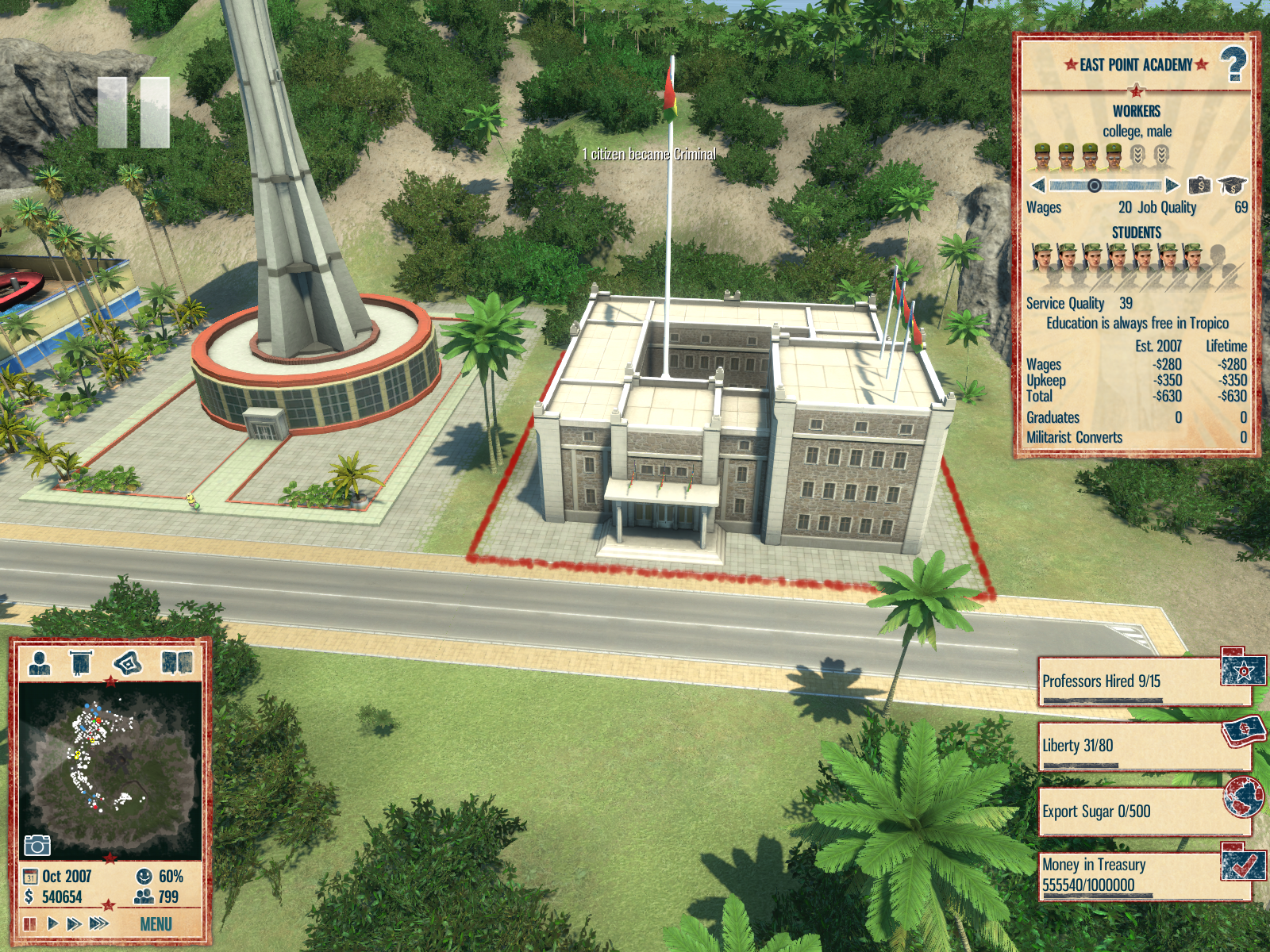1270x952 pixels.
Task: Open the island overlay map icon
Action: tap(128, 662)
